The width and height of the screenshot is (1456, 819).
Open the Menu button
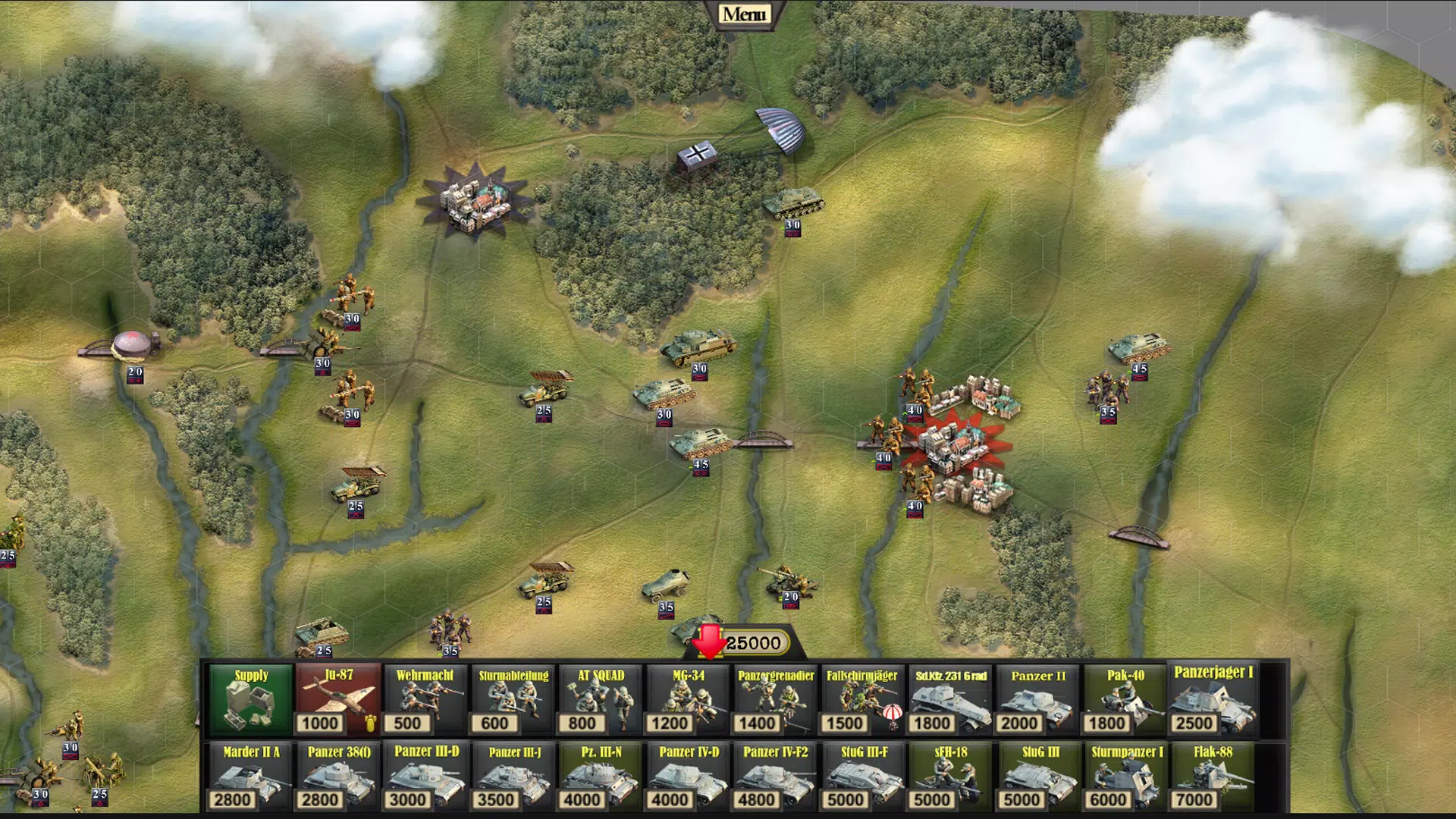(744, 14)
